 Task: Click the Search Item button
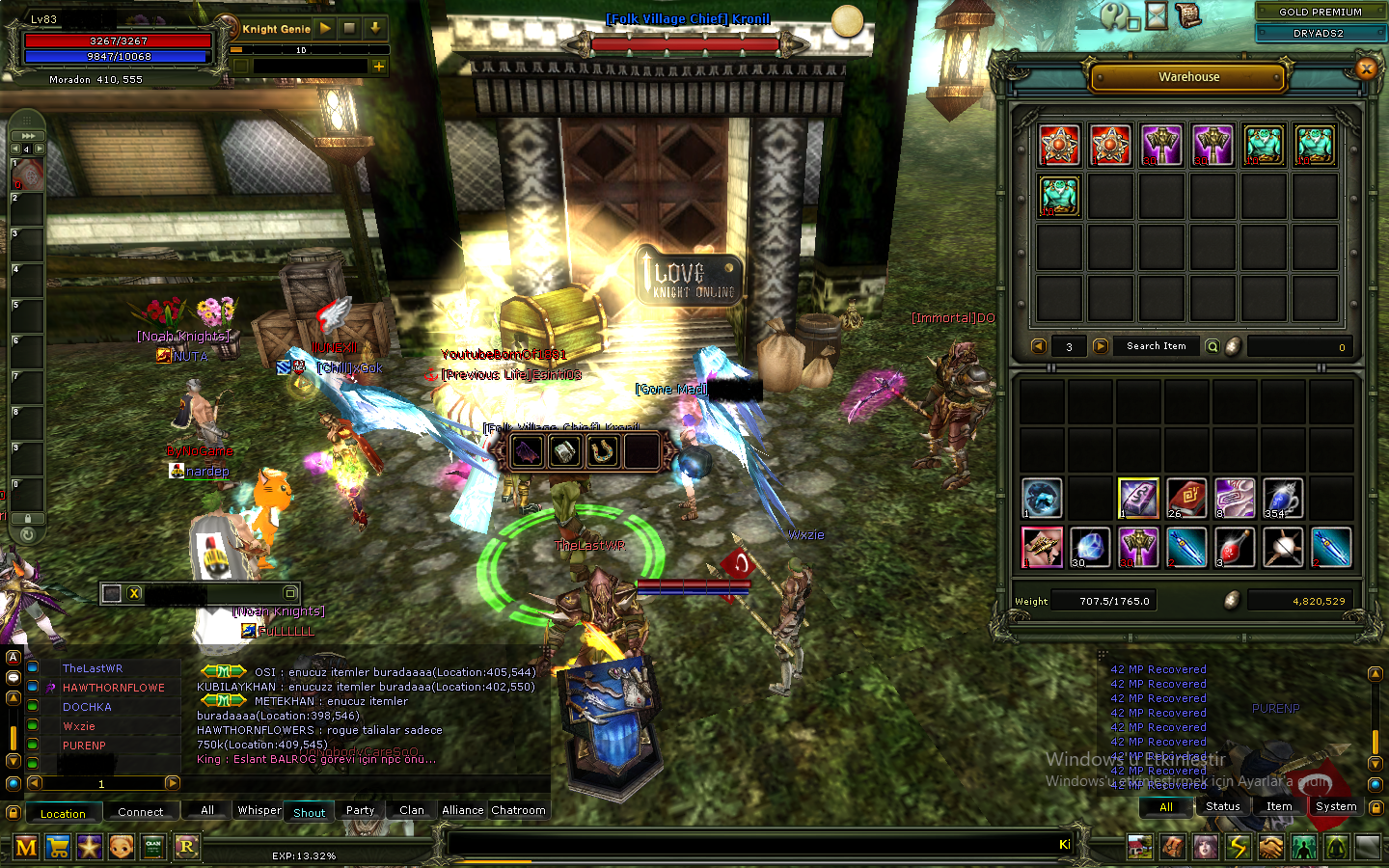[x=1155, y=345]
